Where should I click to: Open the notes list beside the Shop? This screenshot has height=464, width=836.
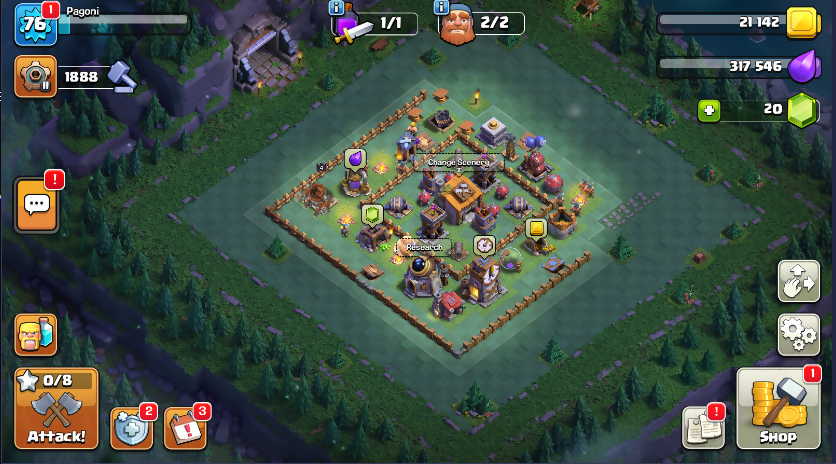click(x=702, y=427)
